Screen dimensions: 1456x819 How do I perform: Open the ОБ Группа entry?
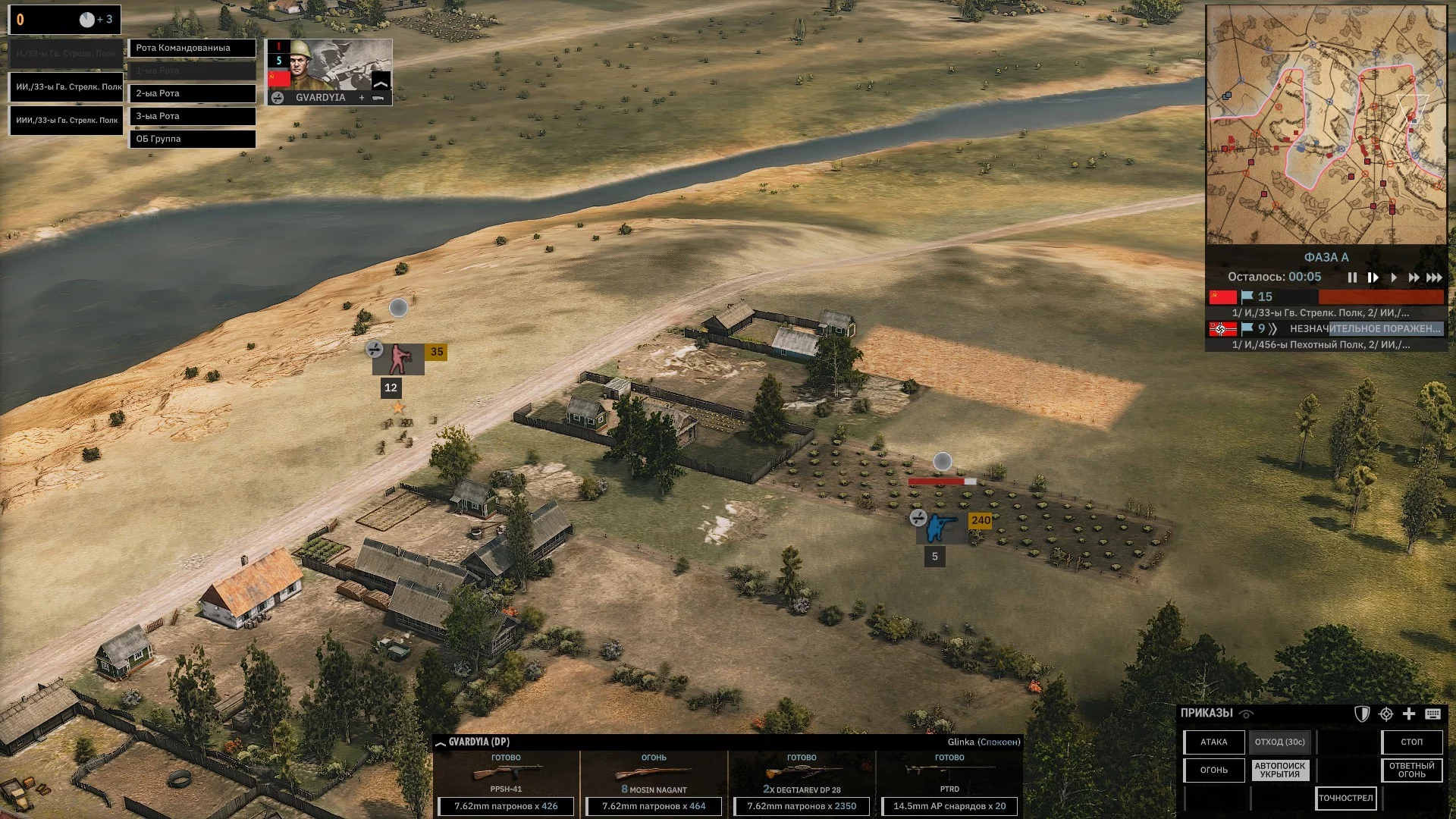[192, 139]
